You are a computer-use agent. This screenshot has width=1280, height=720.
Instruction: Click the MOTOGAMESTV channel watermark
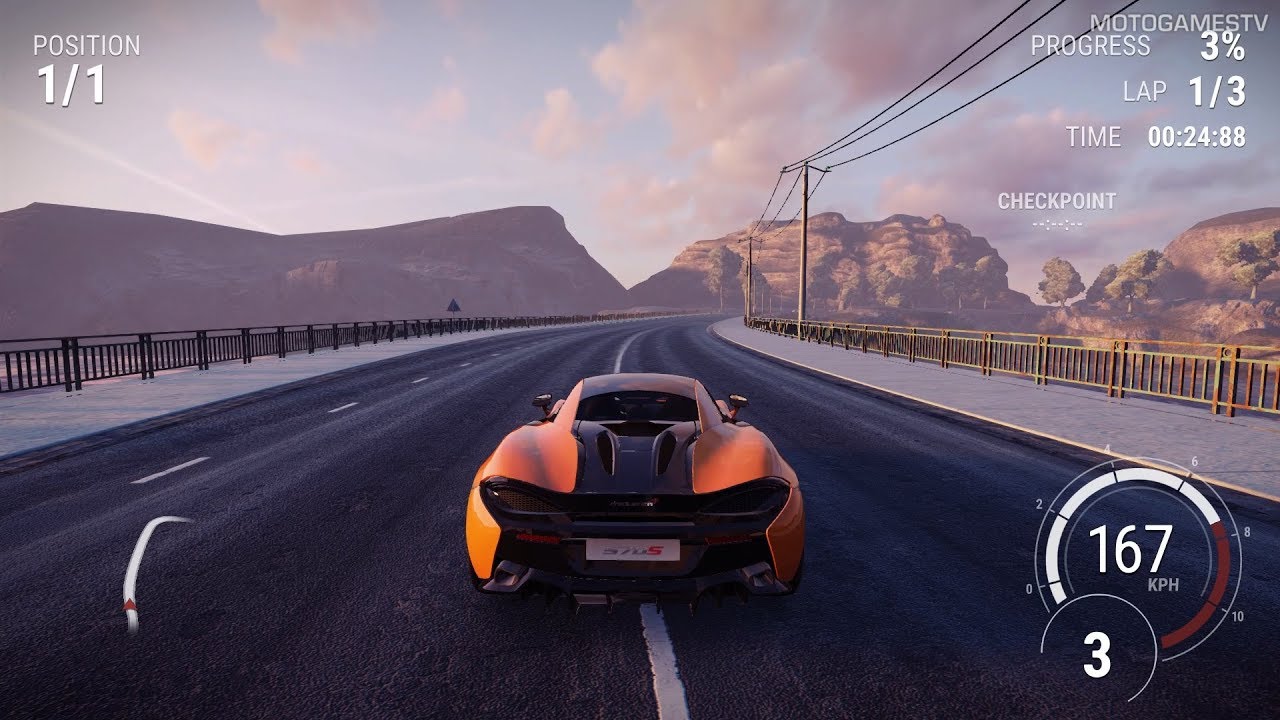coord(1167,22)
